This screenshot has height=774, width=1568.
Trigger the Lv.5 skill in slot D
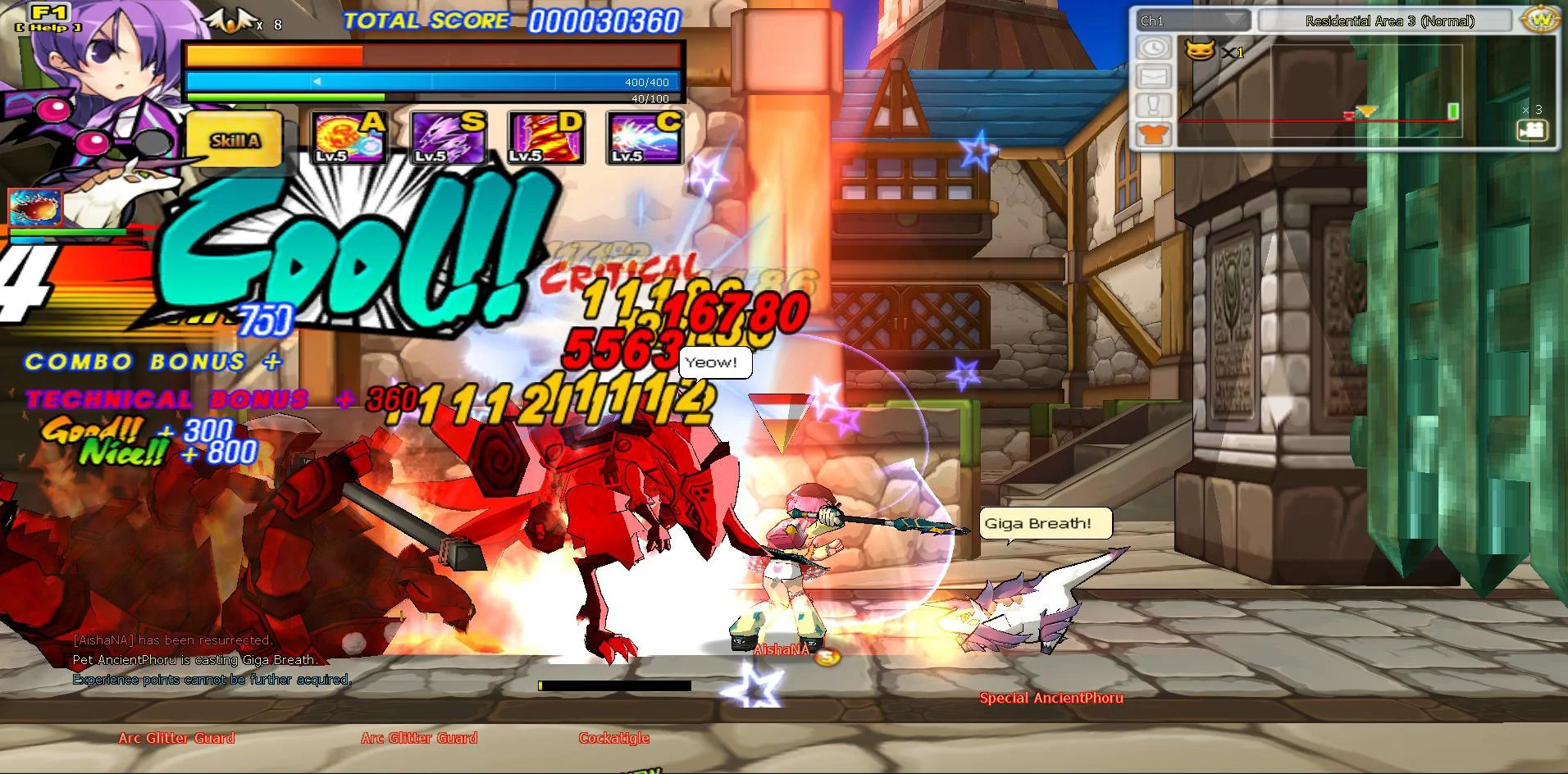[546, 138]
